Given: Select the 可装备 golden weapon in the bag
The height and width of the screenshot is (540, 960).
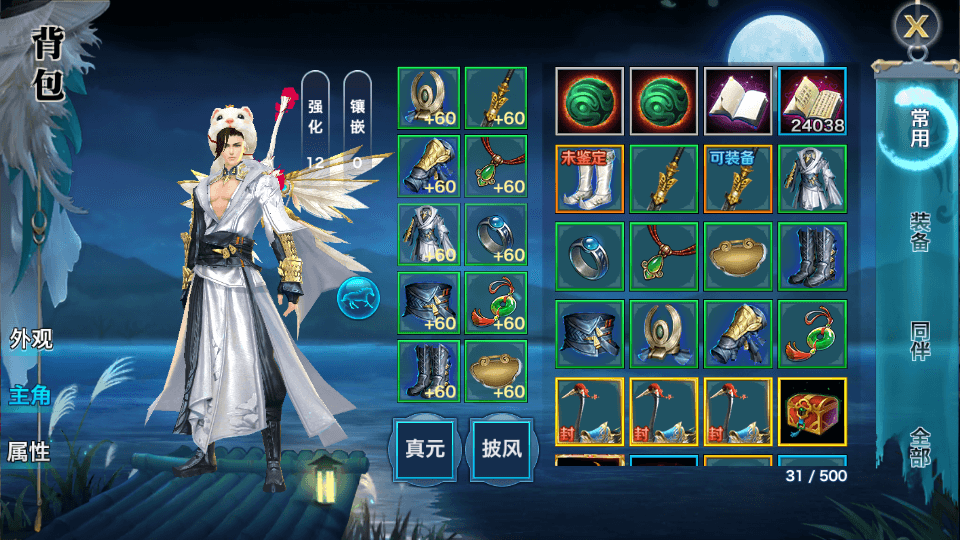Looking at the screenshot, I should point(738,179).
